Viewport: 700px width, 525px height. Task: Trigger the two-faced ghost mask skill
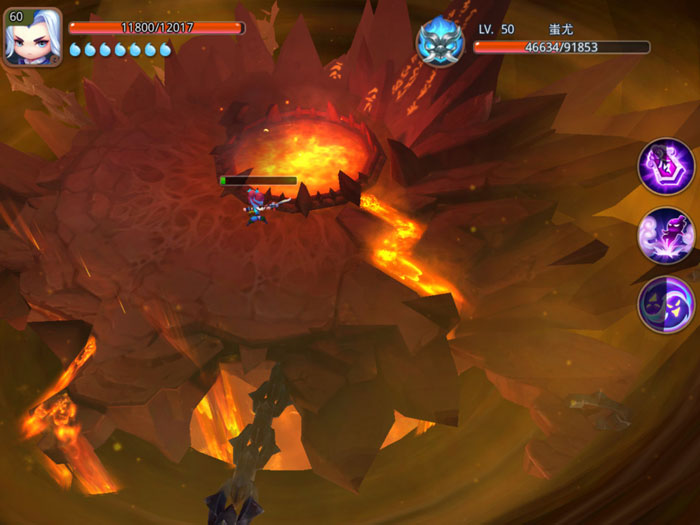point(666,303)
